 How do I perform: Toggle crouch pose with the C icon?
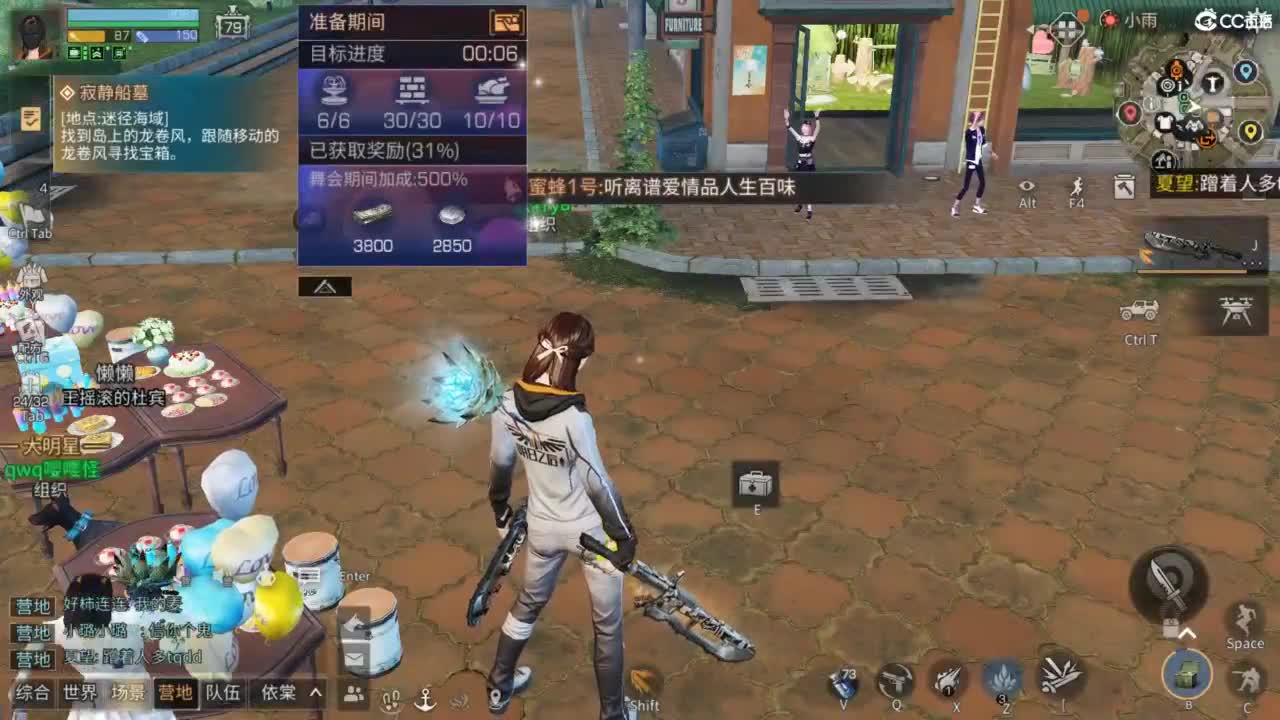point(1247,677)
